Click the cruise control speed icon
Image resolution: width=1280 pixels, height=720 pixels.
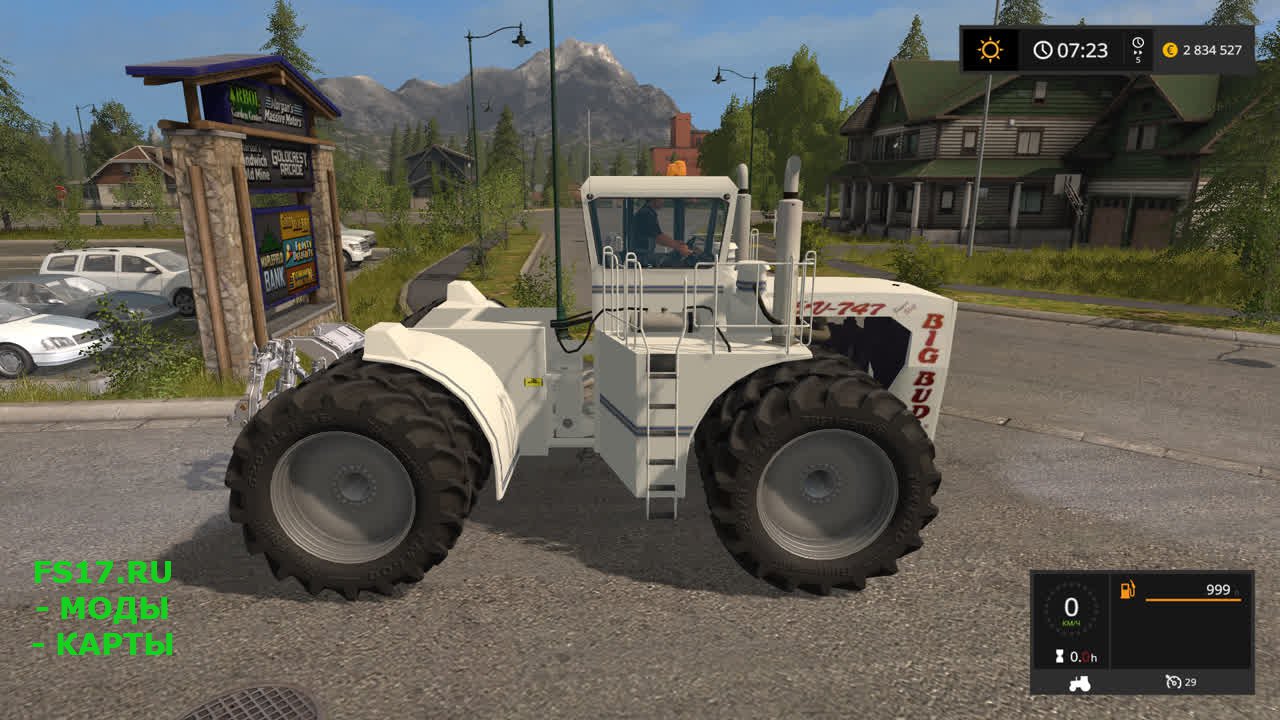coord(1174,682)
